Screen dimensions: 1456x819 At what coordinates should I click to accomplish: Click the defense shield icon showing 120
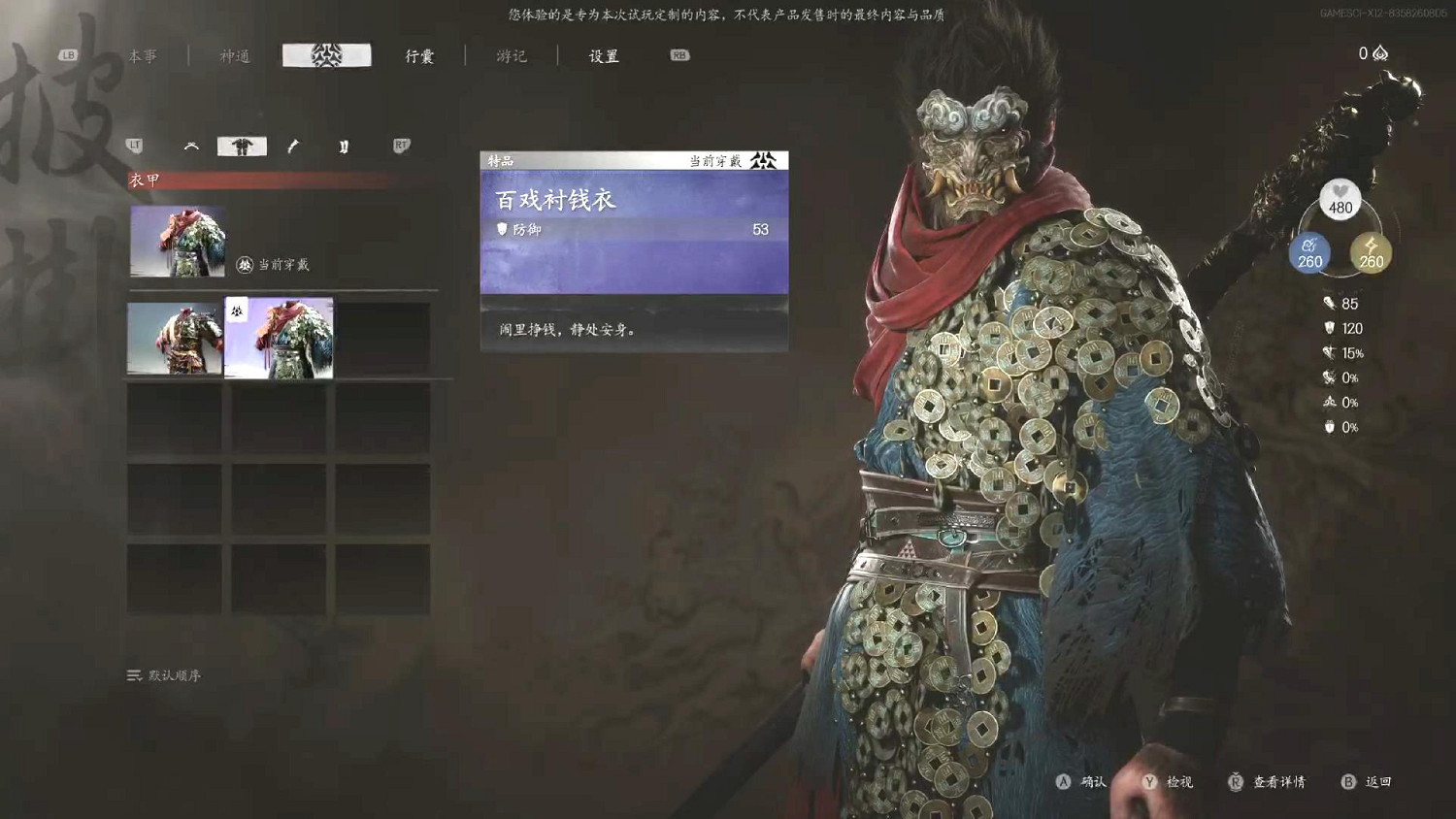(x=1329, y=328)
